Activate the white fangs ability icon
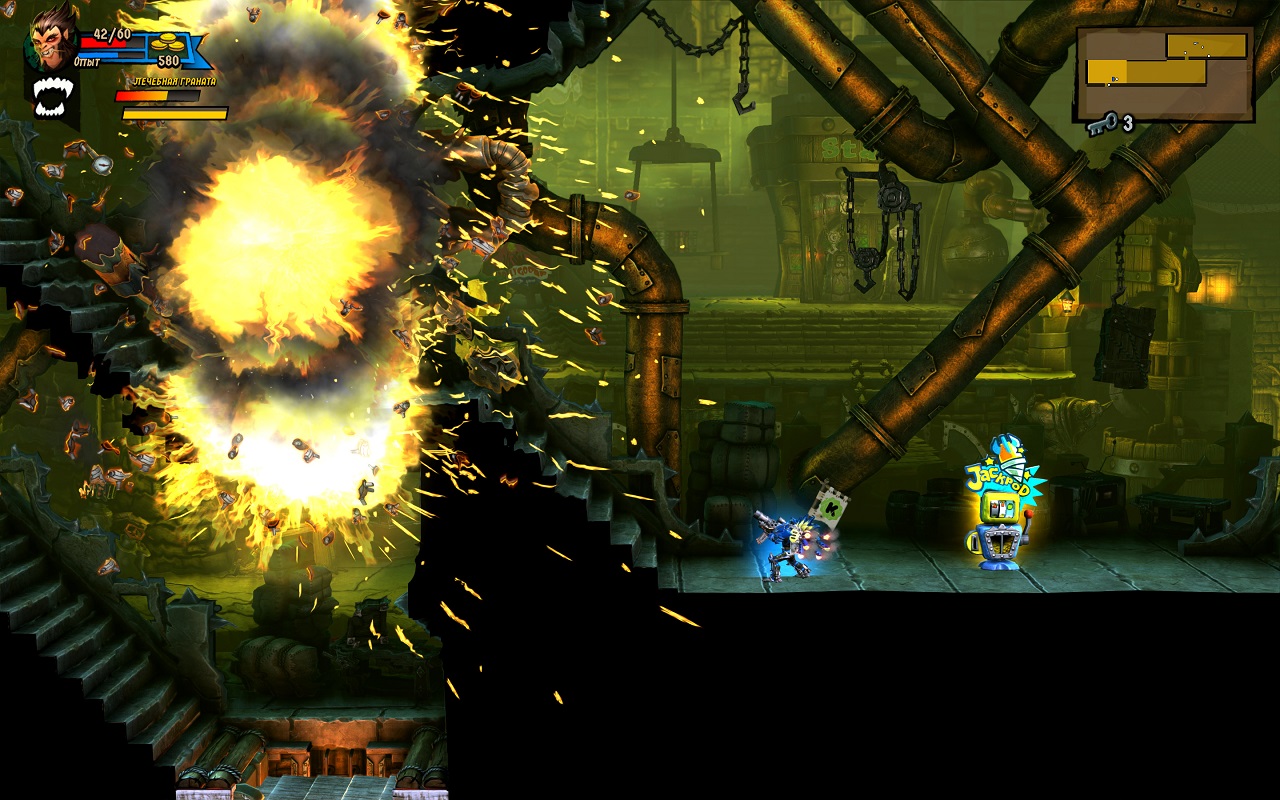Image resolution: width=1280 pixels, height=800 pixels. tap(52, 97)
